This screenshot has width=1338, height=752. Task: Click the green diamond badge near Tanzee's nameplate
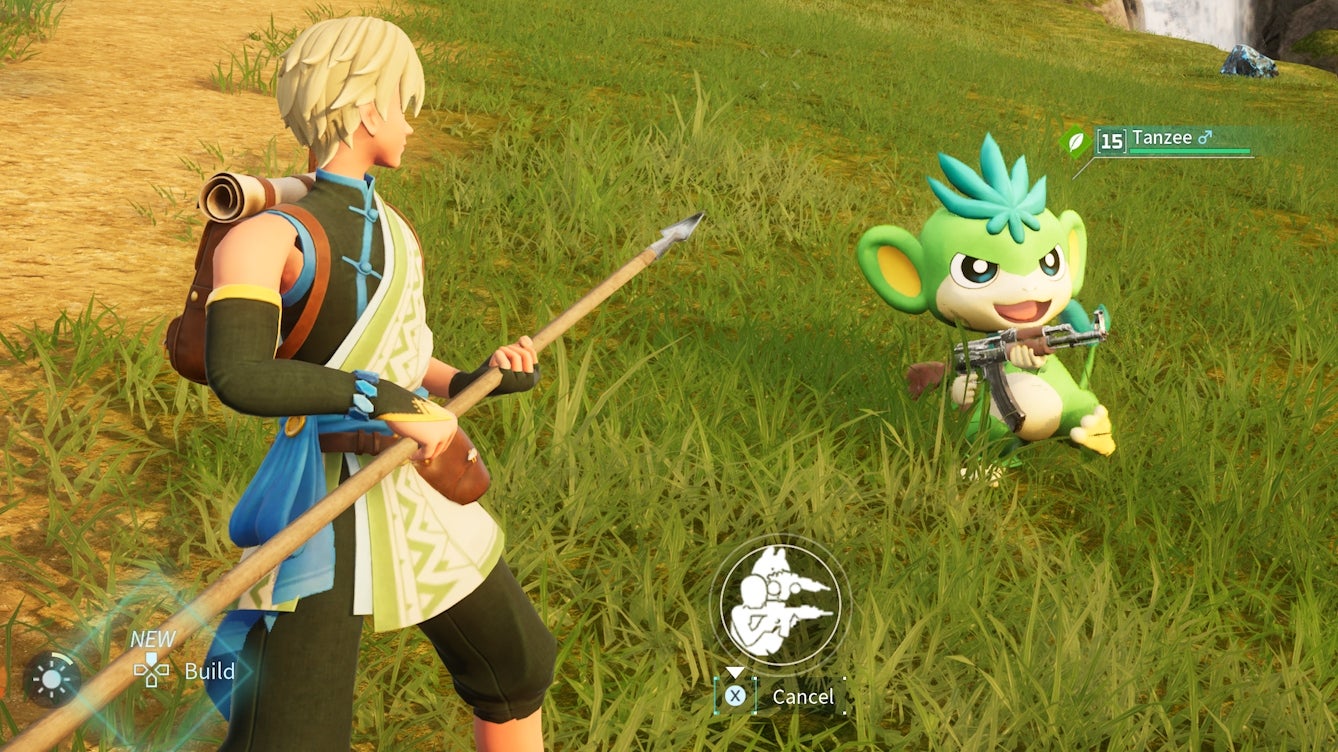[1073, 140]
